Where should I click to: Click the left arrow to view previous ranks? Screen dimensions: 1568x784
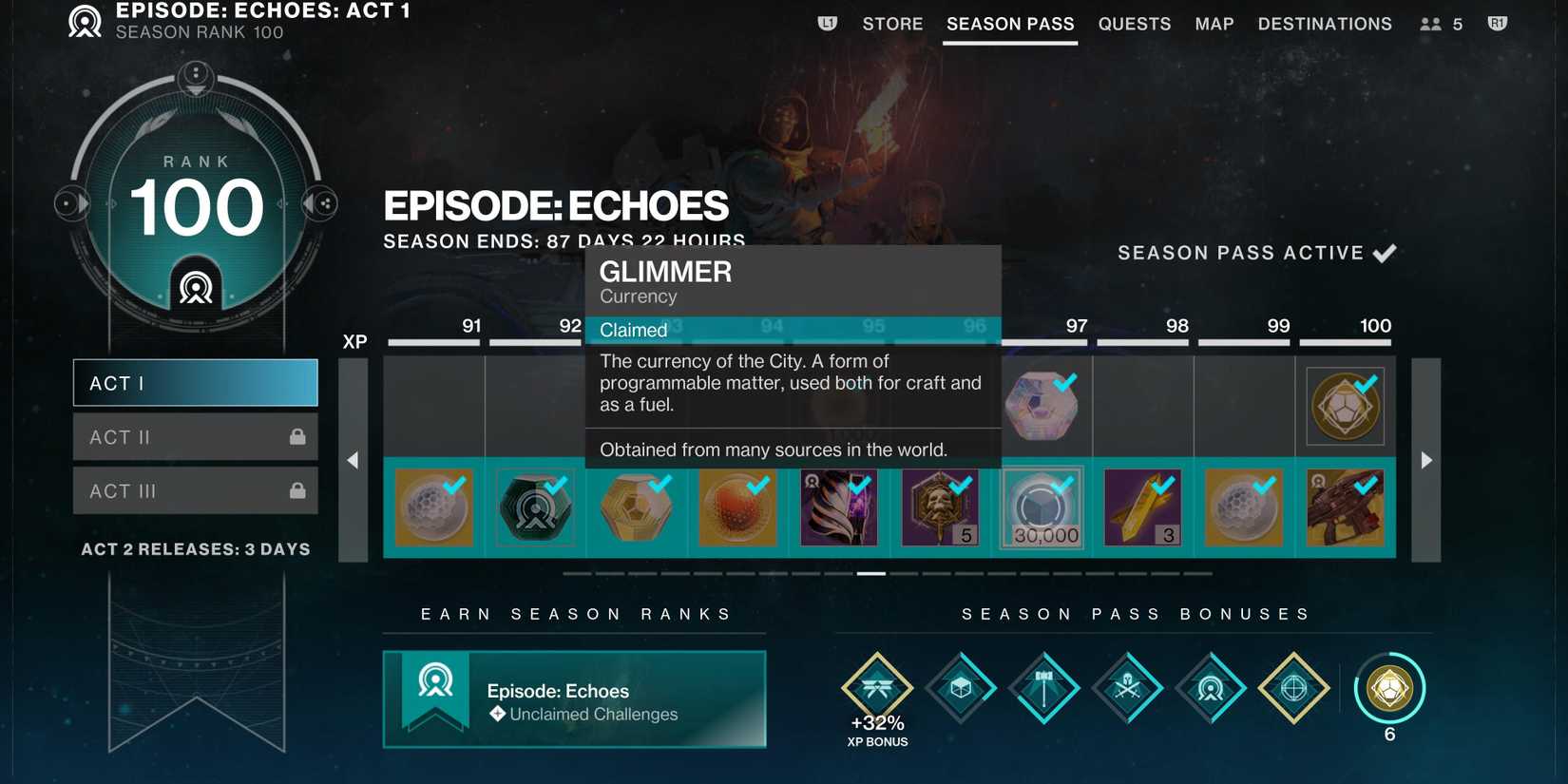click(x=353, y=460)
